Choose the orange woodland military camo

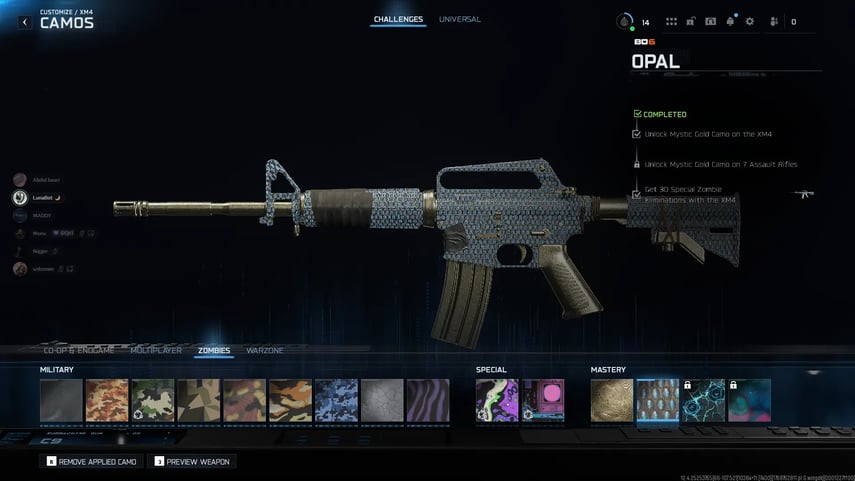tap(107, 400)
